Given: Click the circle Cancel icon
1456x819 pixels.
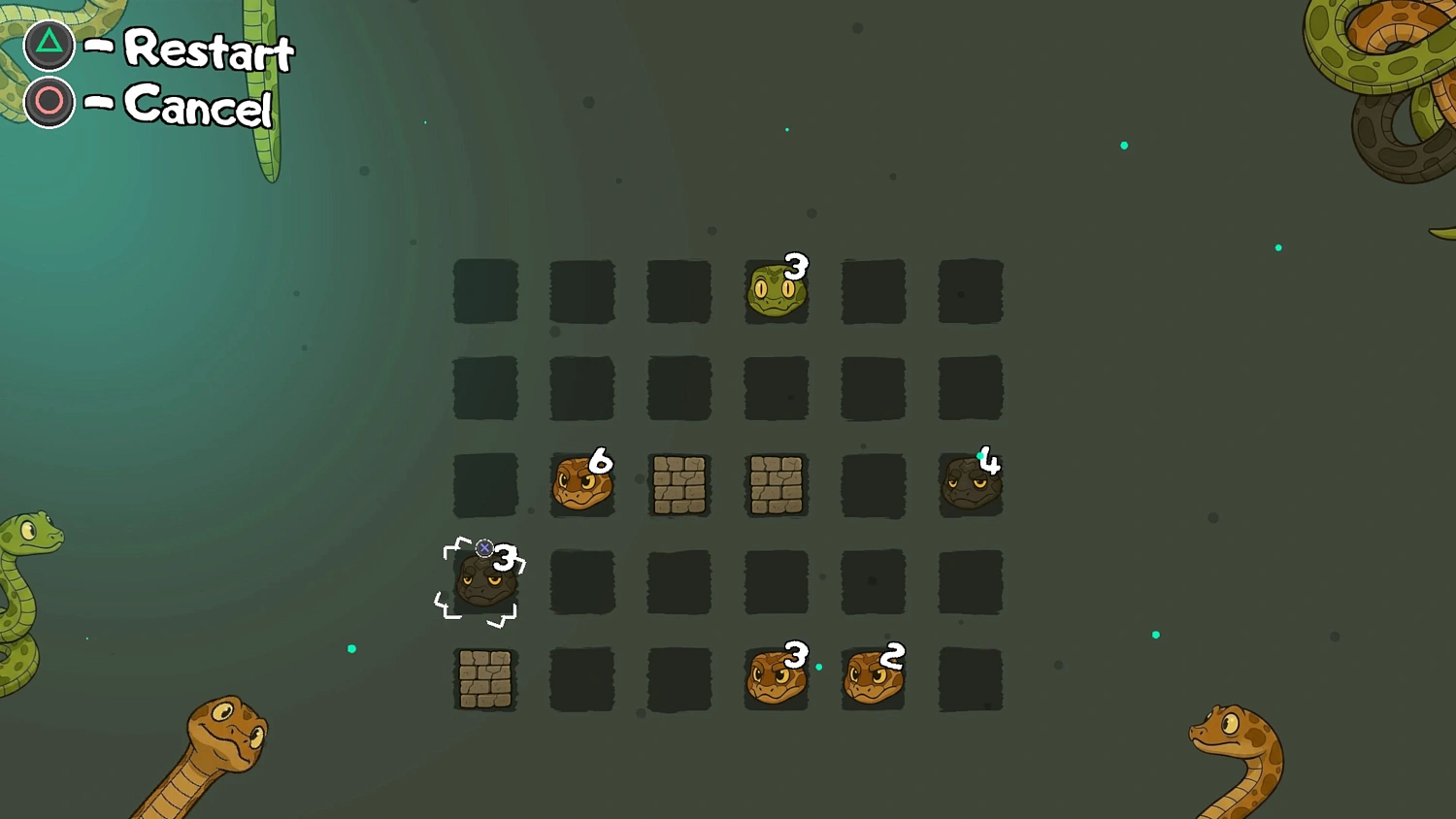Looking at the screenshot, I should tap(47, 101).
